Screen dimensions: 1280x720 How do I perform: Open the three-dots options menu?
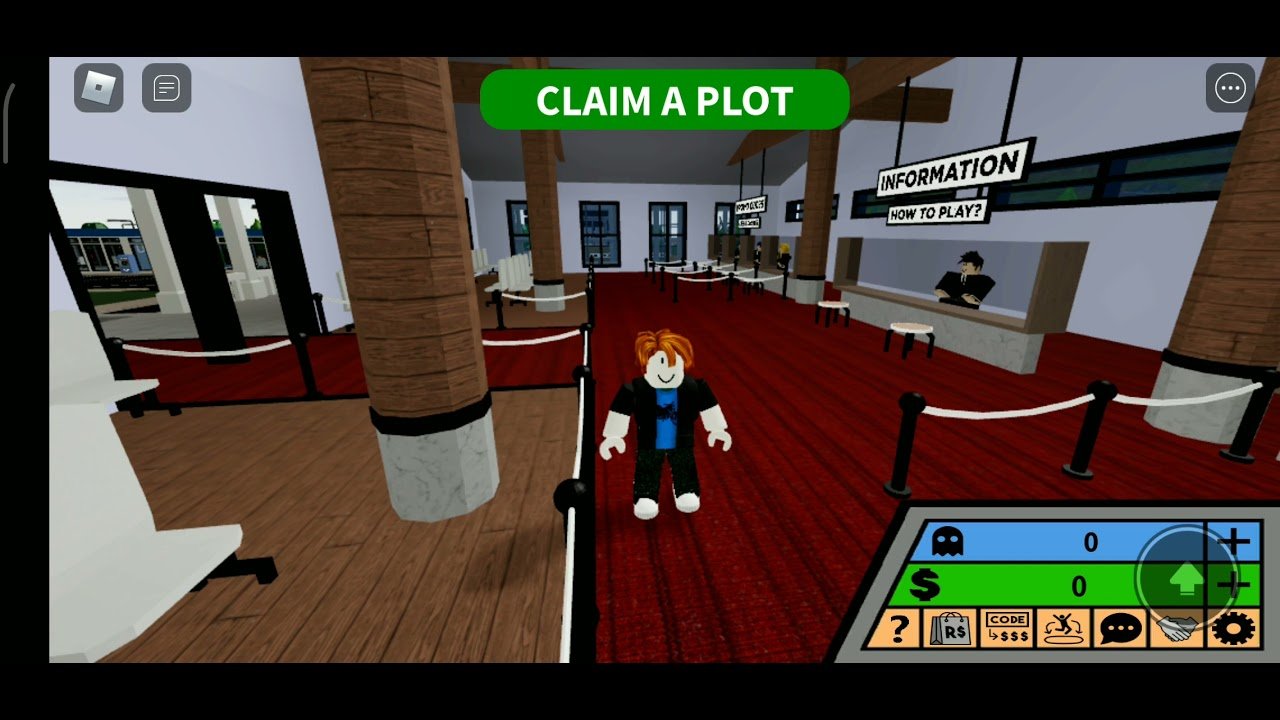(1230, 89)
